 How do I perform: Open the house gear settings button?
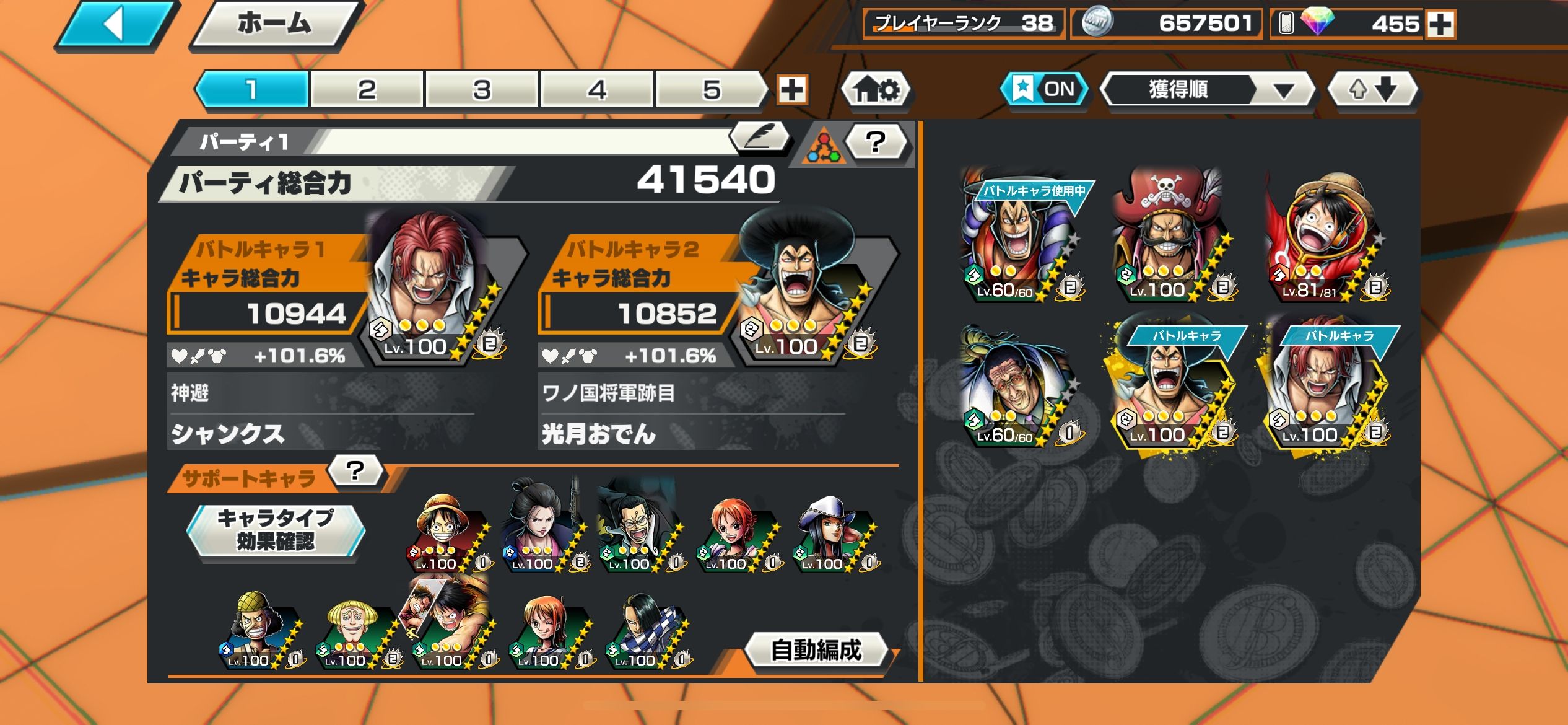(x=876, y=90)
